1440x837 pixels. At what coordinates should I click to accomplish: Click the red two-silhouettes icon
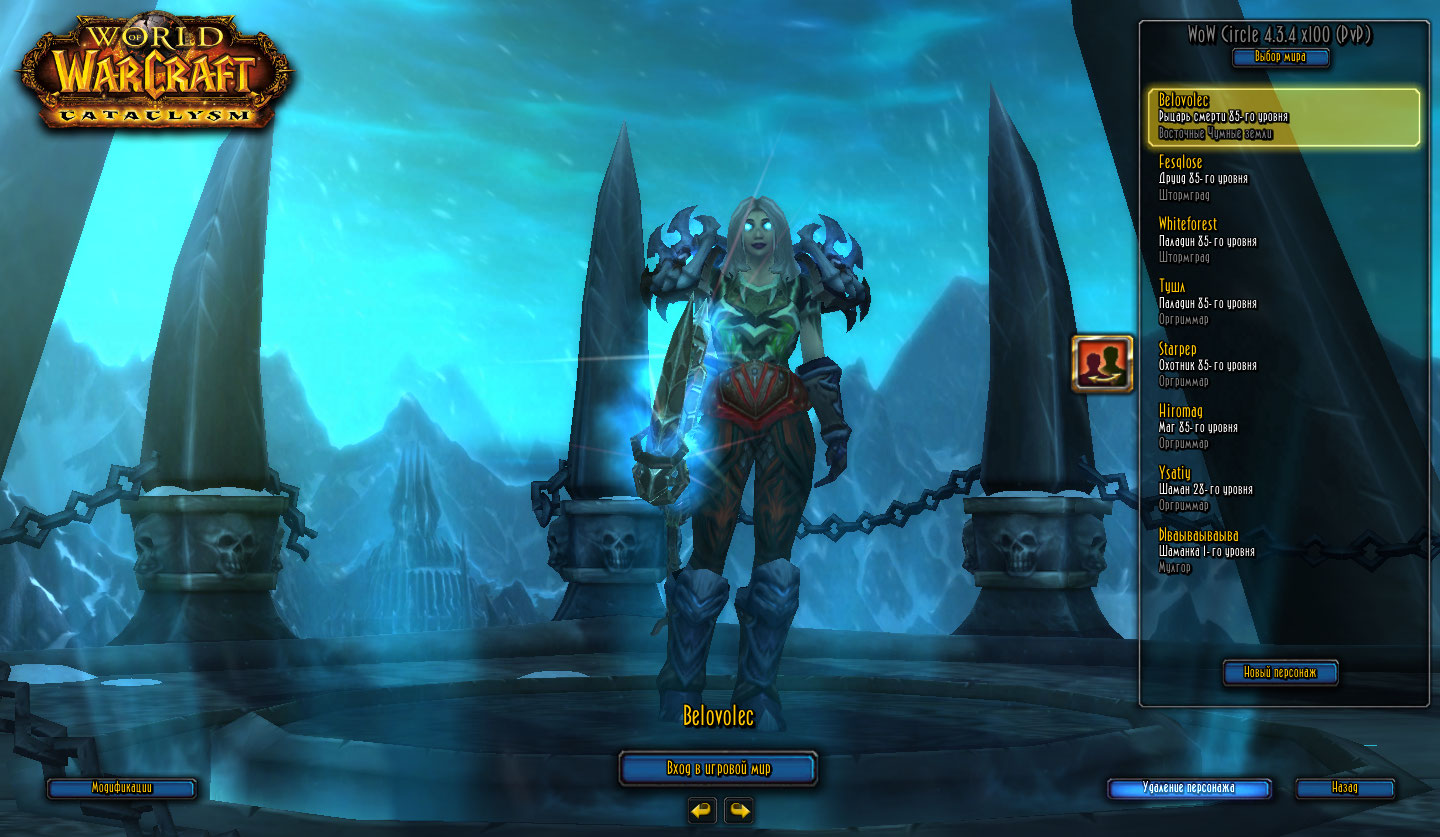click(x=1102, y=363)
